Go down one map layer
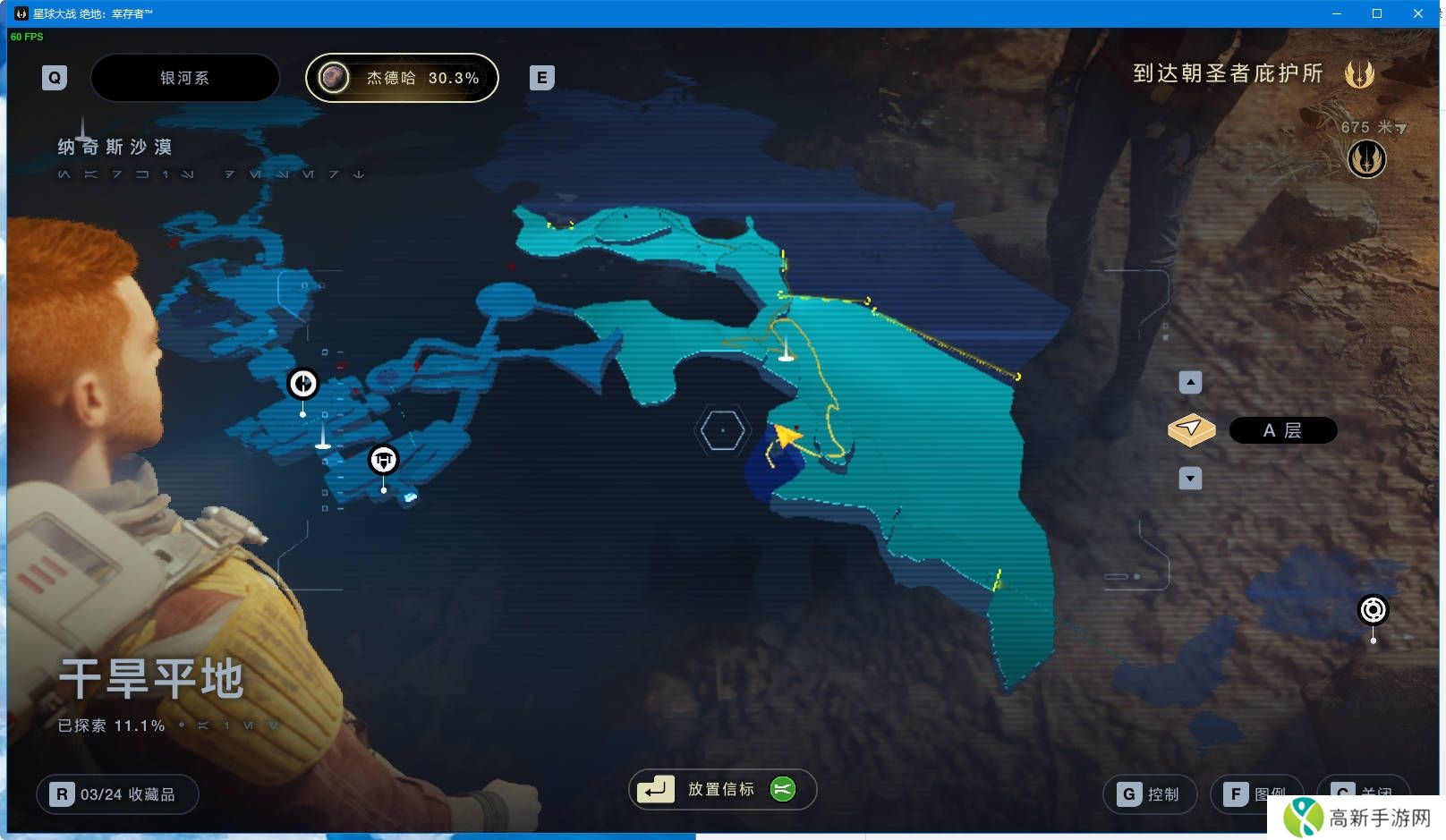The width and height of the screenshot is (1446, 840). 1190,479
